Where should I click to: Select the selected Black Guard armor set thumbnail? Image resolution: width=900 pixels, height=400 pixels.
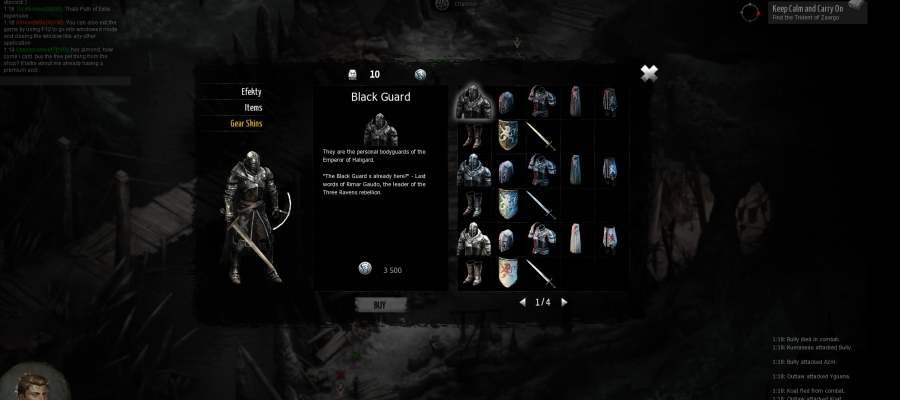click(475, 102)
